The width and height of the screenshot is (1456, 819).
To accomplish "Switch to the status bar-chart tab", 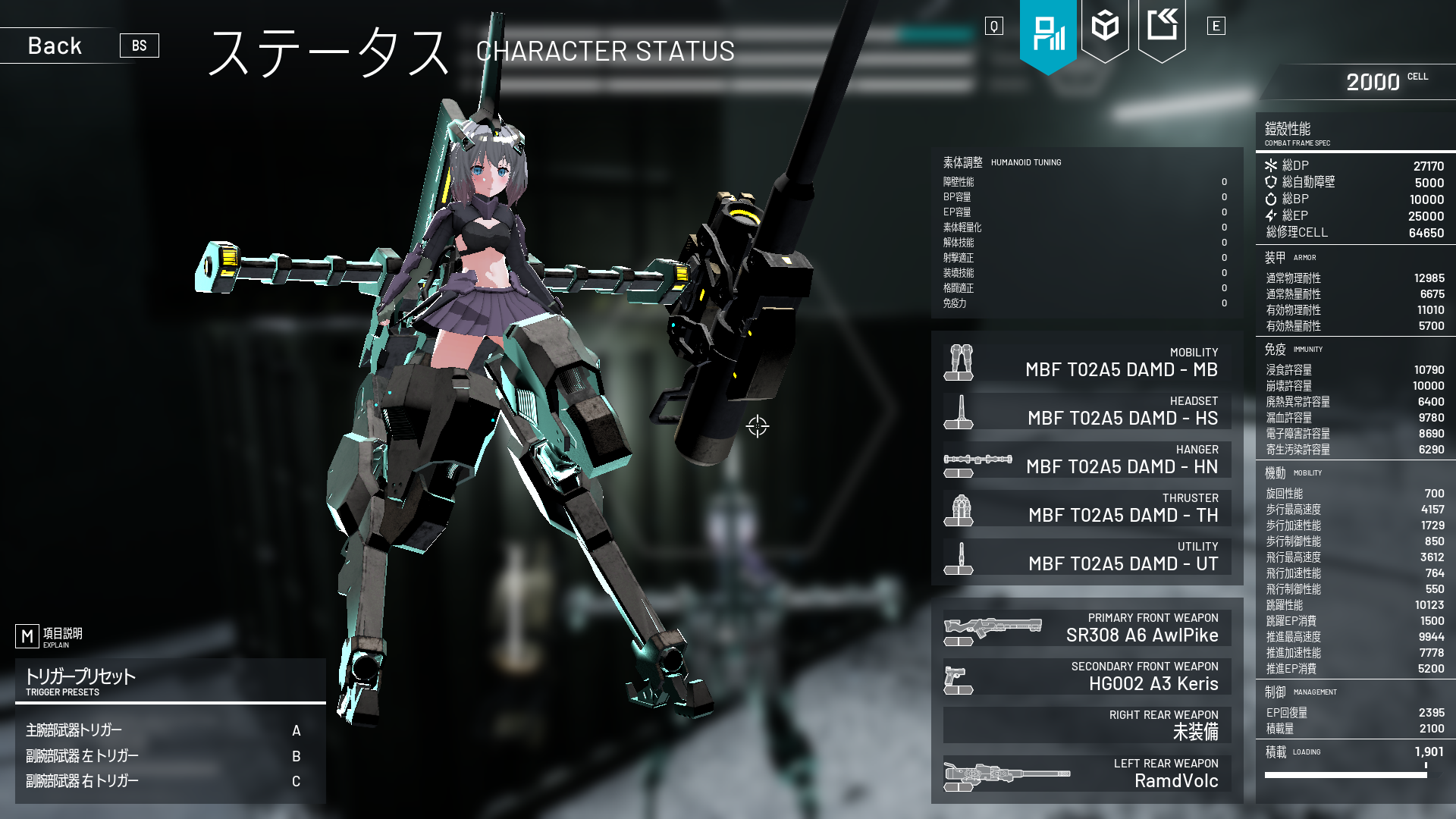I will click(1048, 34).
